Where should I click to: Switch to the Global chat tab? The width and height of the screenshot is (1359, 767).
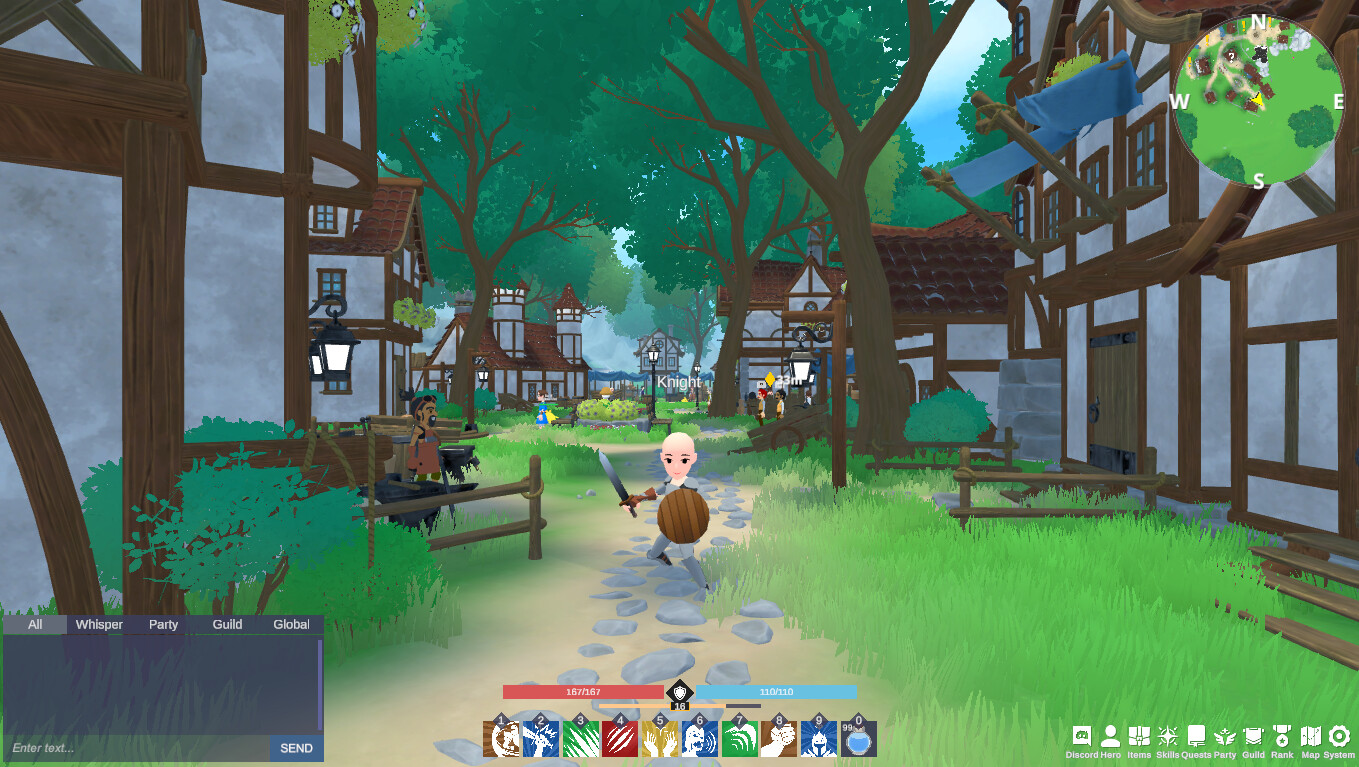pos(289,624)
